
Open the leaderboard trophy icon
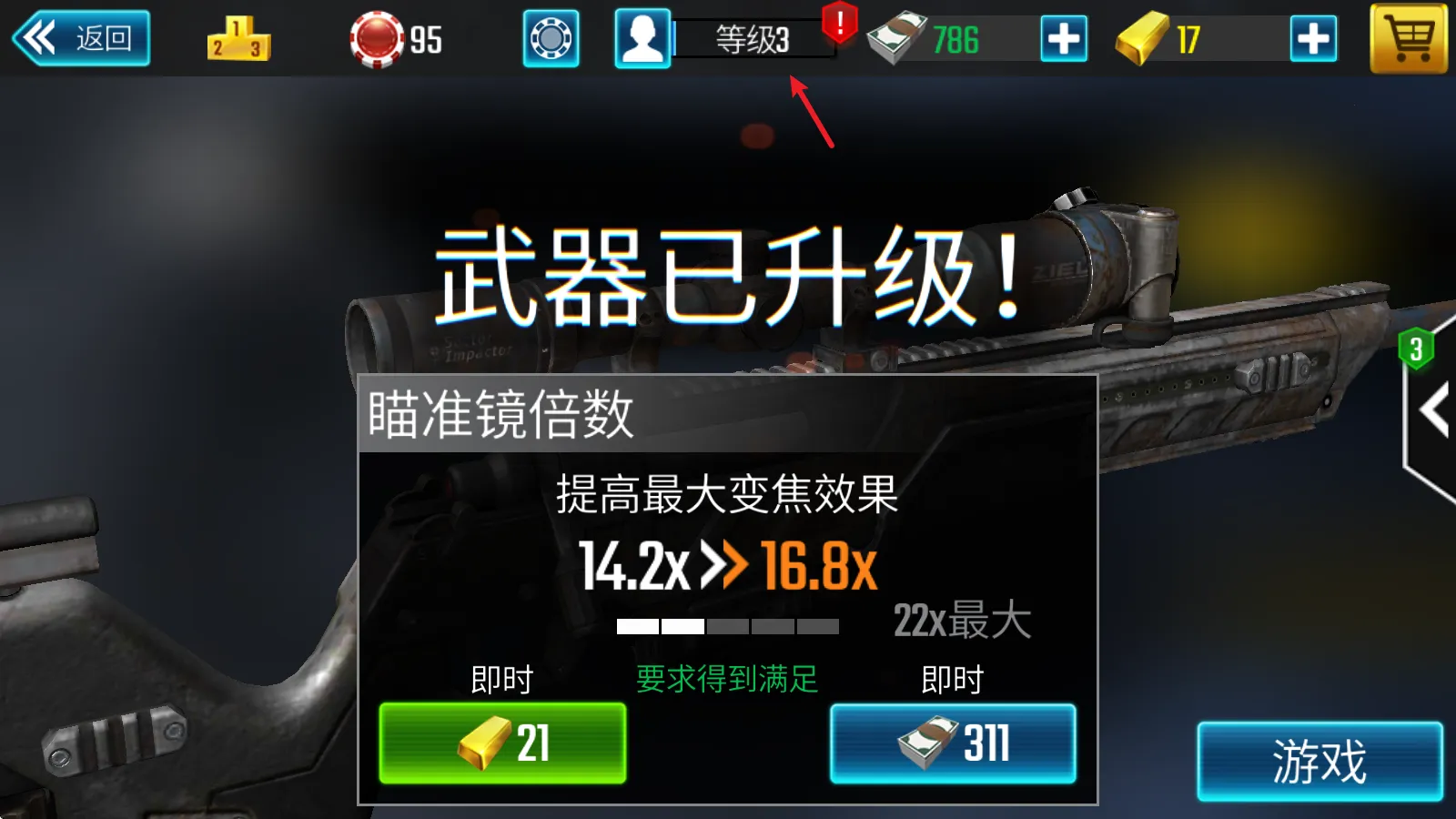[238, 40]
